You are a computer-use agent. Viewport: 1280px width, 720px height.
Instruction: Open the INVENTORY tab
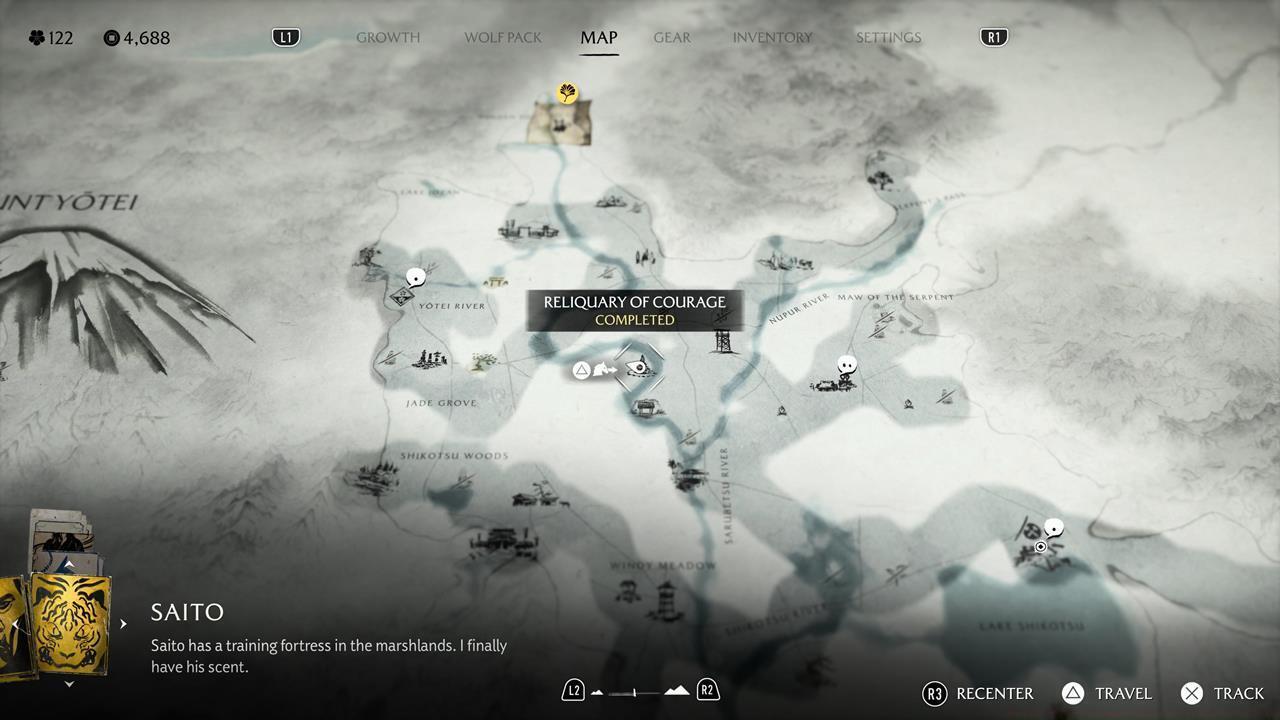[x=772, y=37]
